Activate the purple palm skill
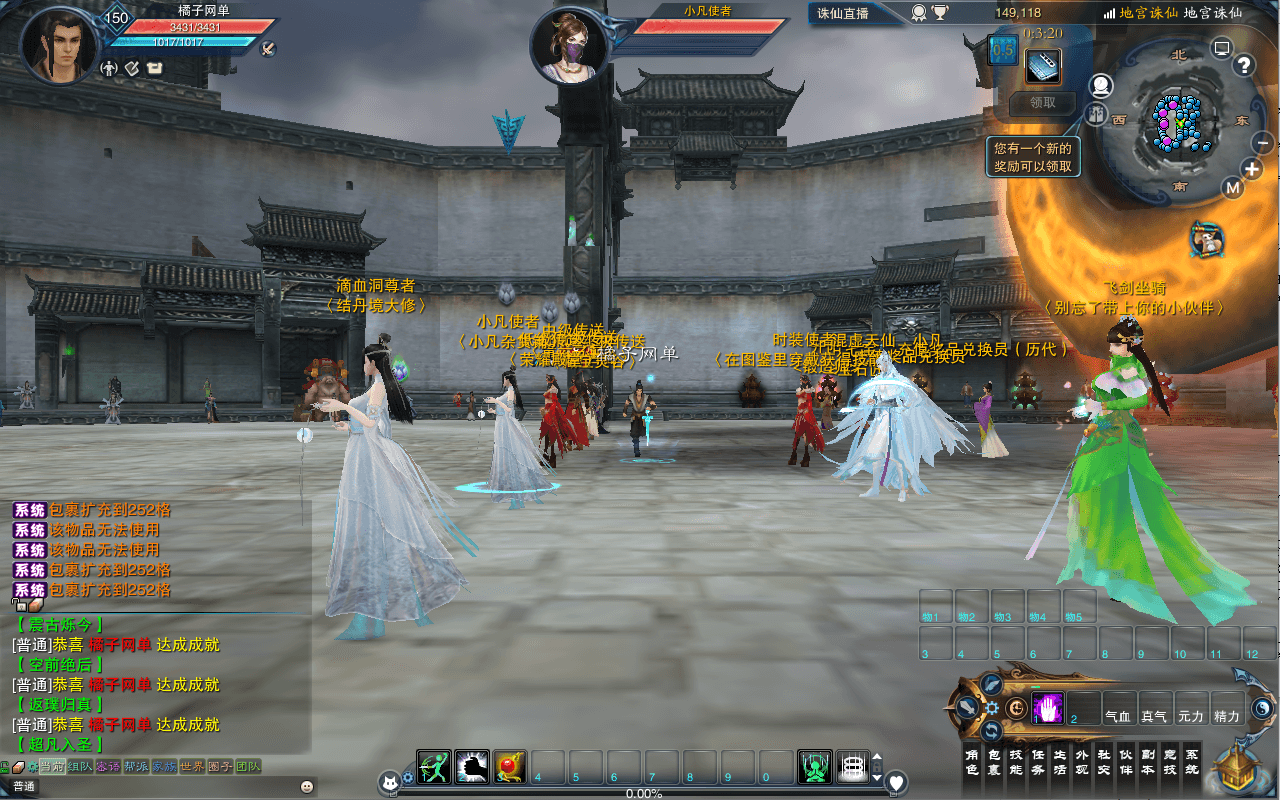The width and height of the screenshot is (1280, 800). pyautogui.click(x=1046, y=708)
